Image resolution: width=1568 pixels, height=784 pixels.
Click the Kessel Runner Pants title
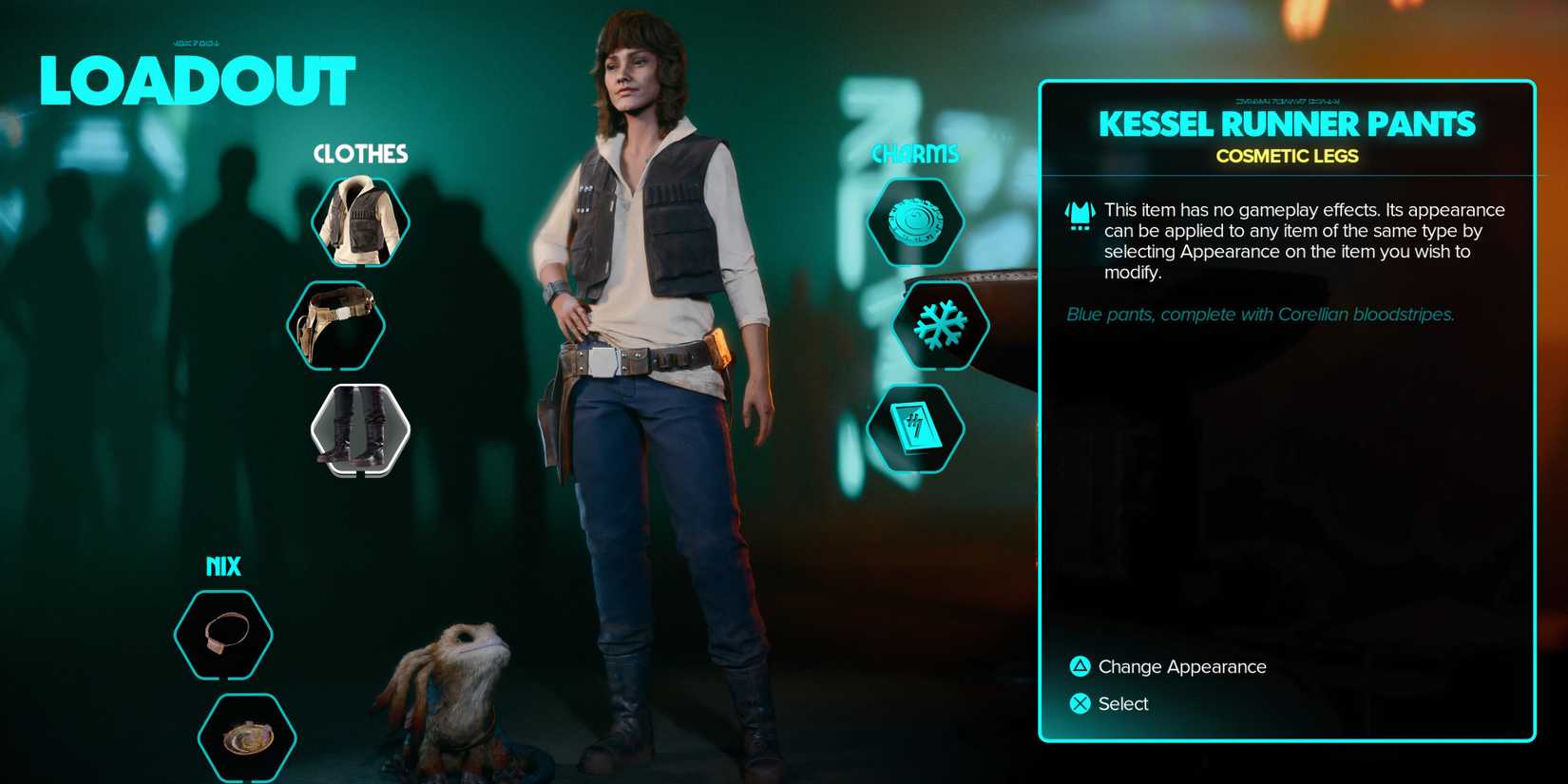point(1286,124)
